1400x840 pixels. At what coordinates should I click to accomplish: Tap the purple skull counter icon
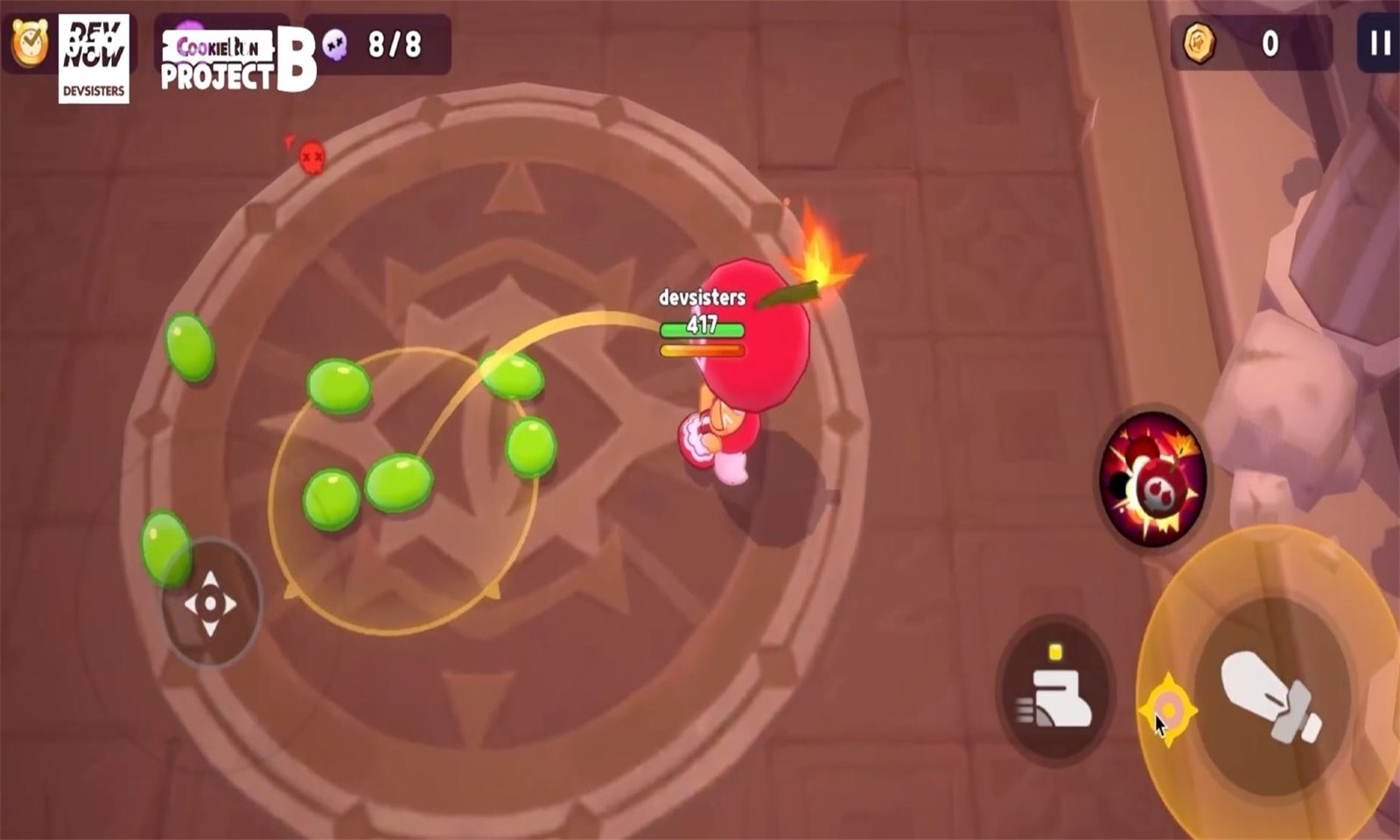coord(335,42)
